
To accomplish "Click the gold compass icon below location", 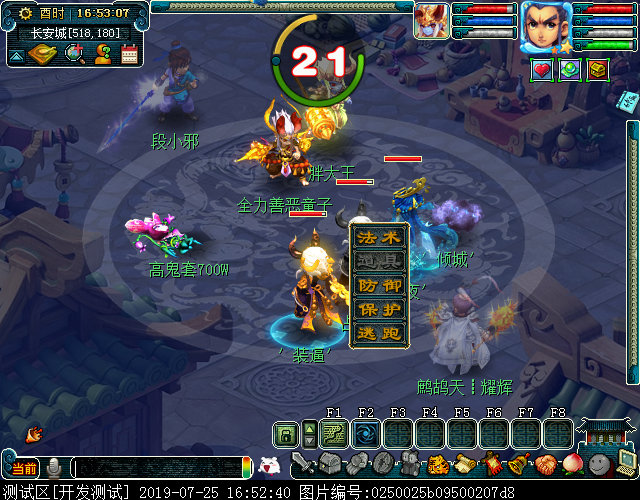I will pos(43,54).
